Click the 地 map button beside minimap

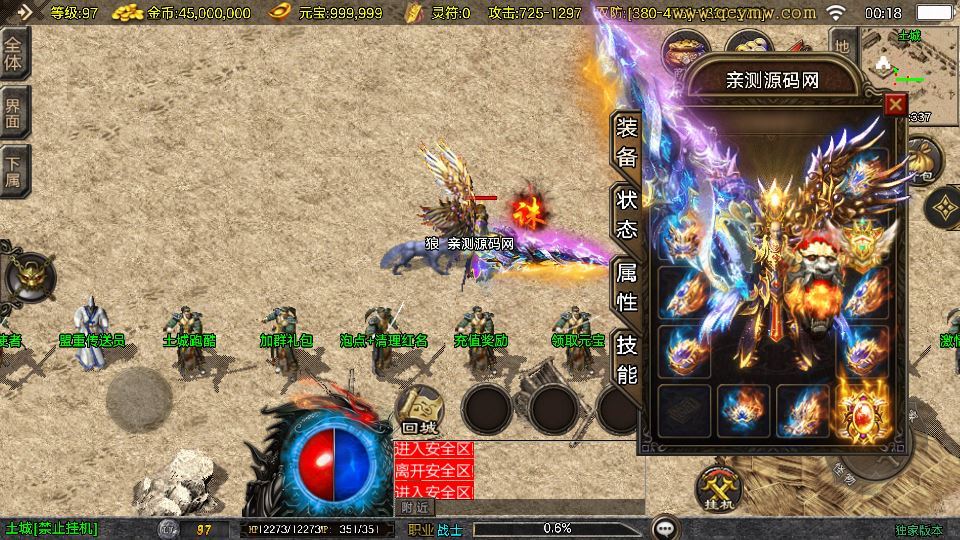point(842,46)
